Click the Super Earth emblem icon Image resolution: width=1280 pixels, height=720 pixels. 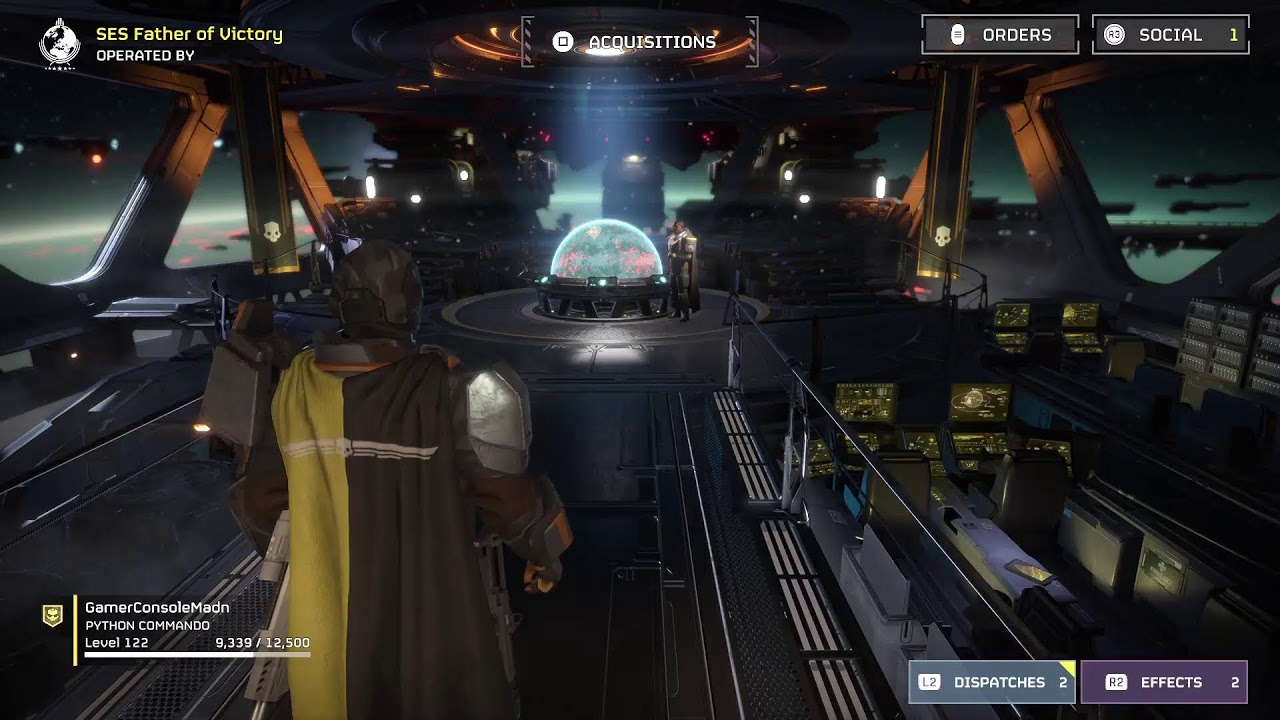click(x=59, y=43)
